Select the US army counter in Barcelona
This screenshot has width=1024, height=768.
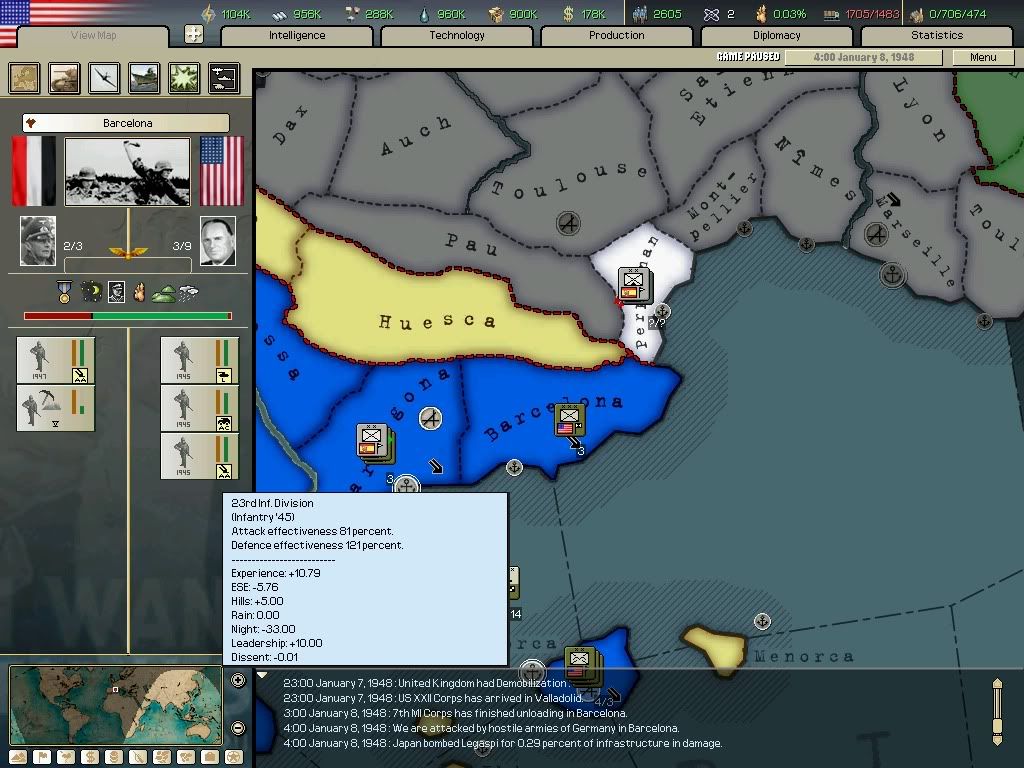click(x=570, y=420)
